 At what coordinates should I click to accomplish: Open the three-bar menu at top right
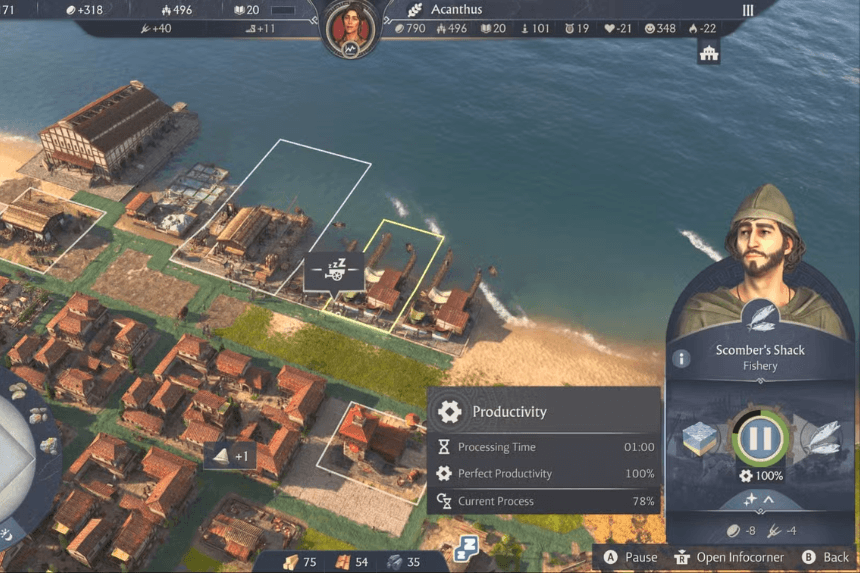(747, 10)
